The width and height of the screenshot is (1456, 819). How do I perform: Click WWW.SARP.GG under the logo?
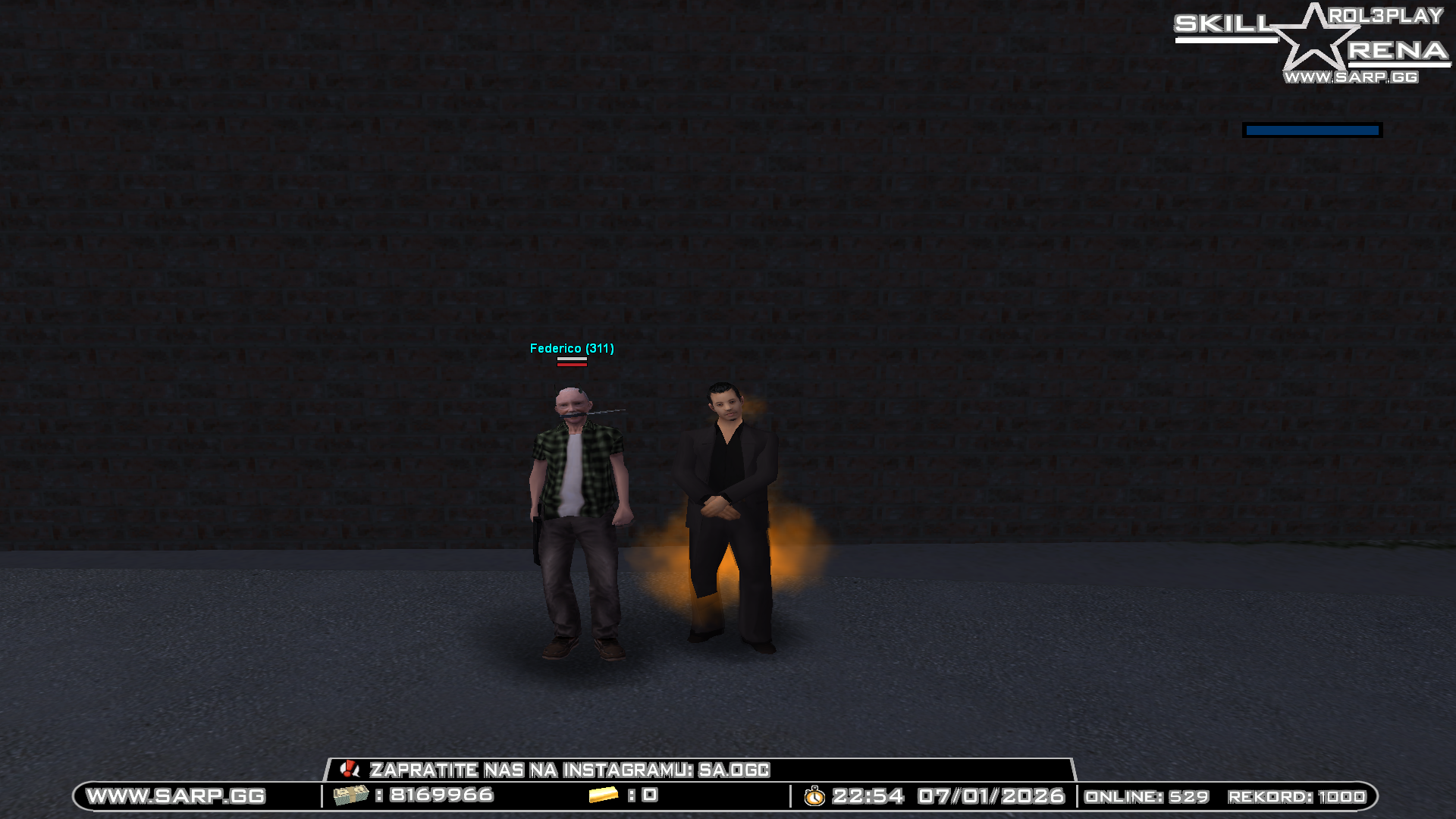click(x=1351, y=76)
